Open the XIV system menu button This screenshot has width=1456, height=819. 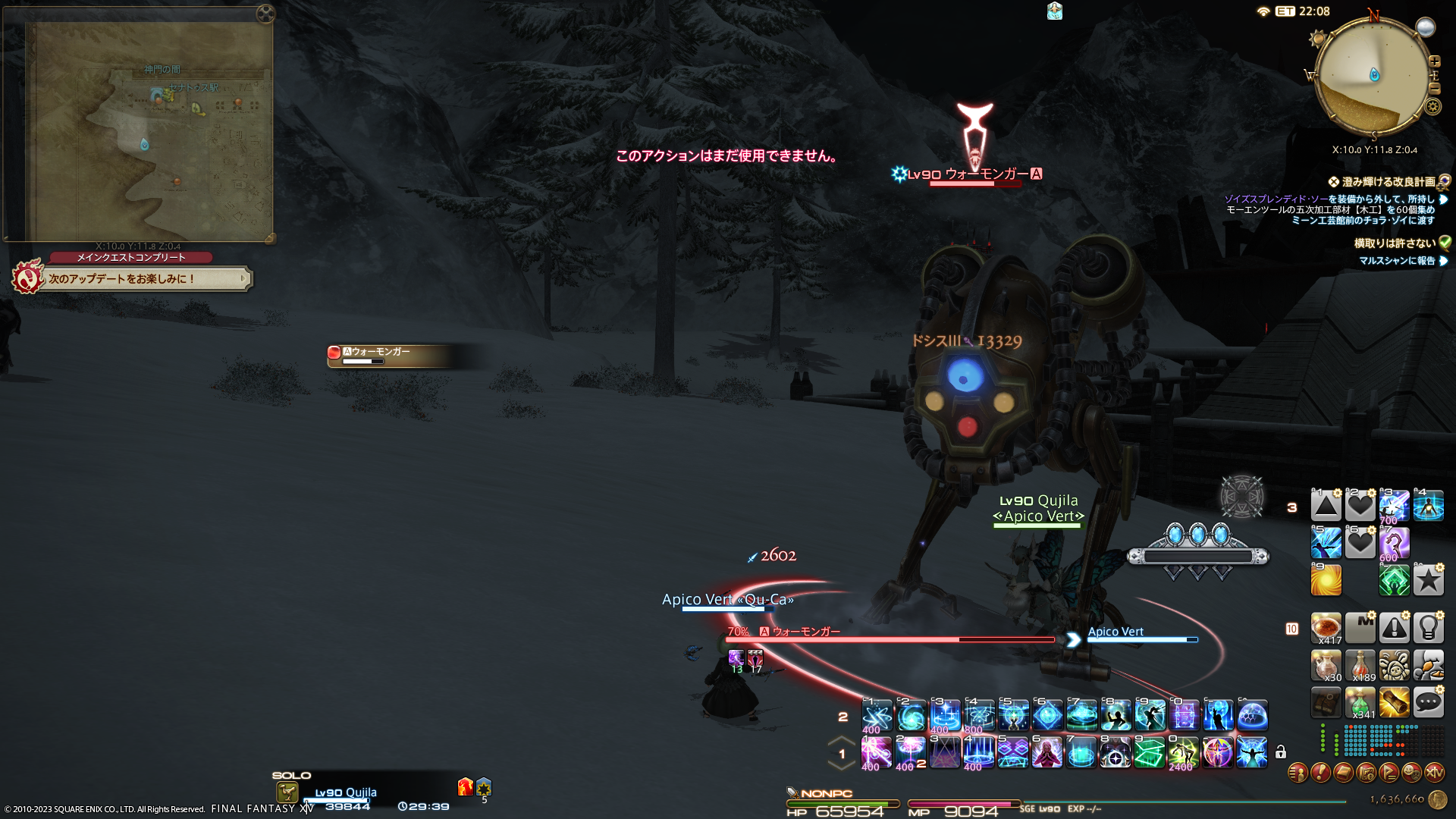[1434, 773]
